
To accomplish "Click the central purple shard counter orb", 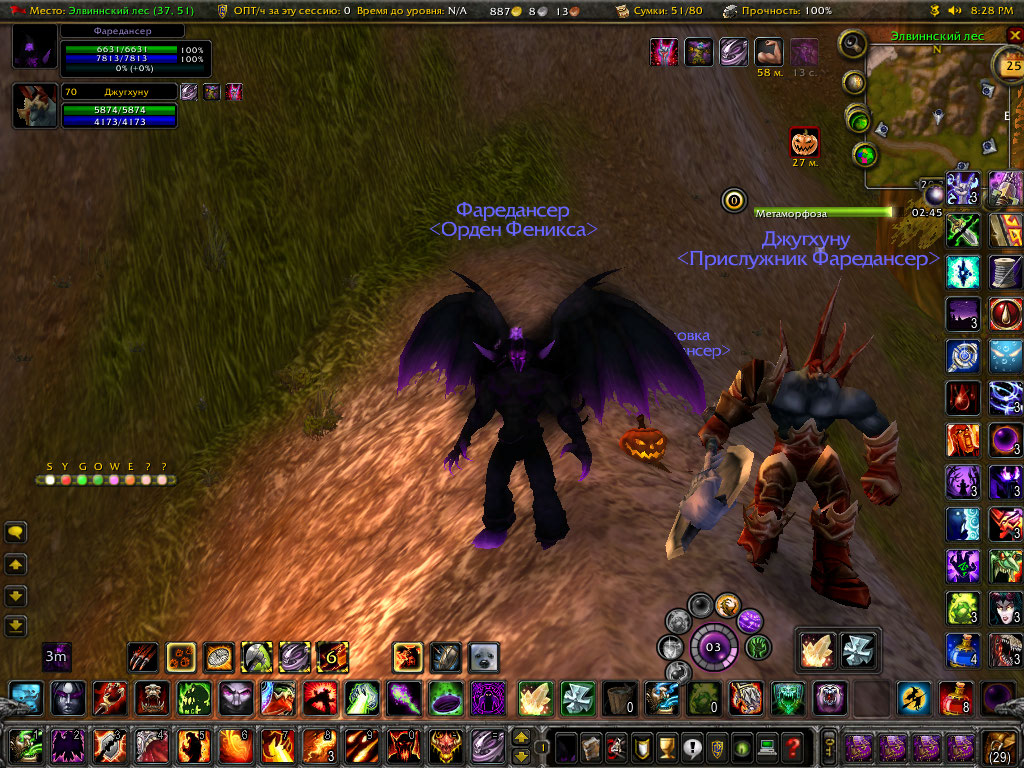I will (x=713, y=646).
